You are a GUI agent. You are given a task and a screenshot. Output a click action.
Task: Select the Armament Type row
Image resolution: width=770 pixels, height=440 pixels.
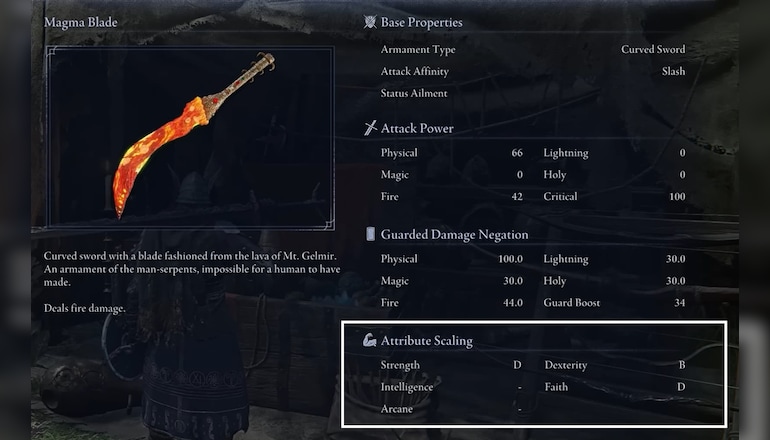pos(532,49)
